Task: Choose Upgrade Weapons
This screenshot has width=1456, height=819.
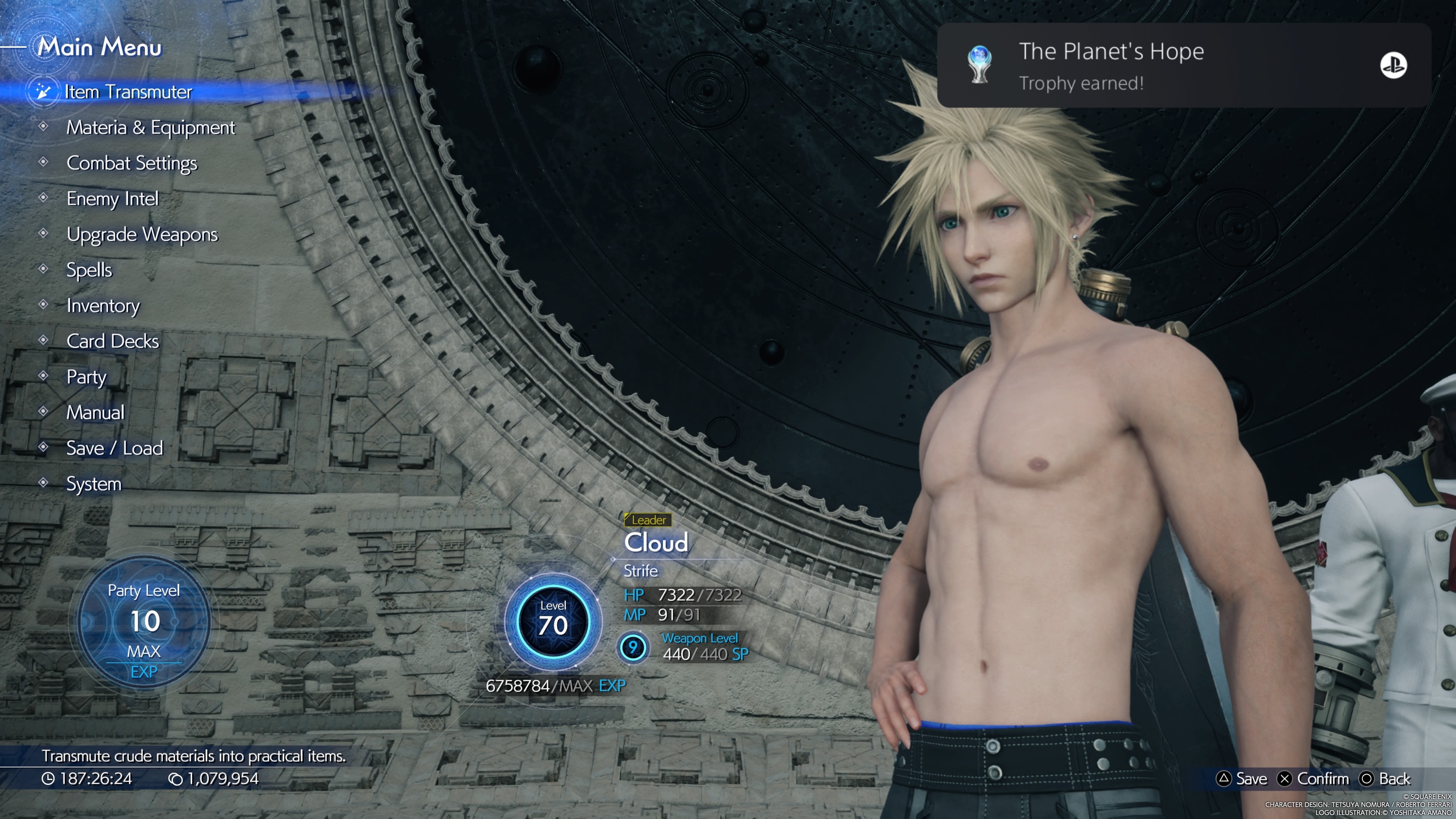Action: (142, 235)
